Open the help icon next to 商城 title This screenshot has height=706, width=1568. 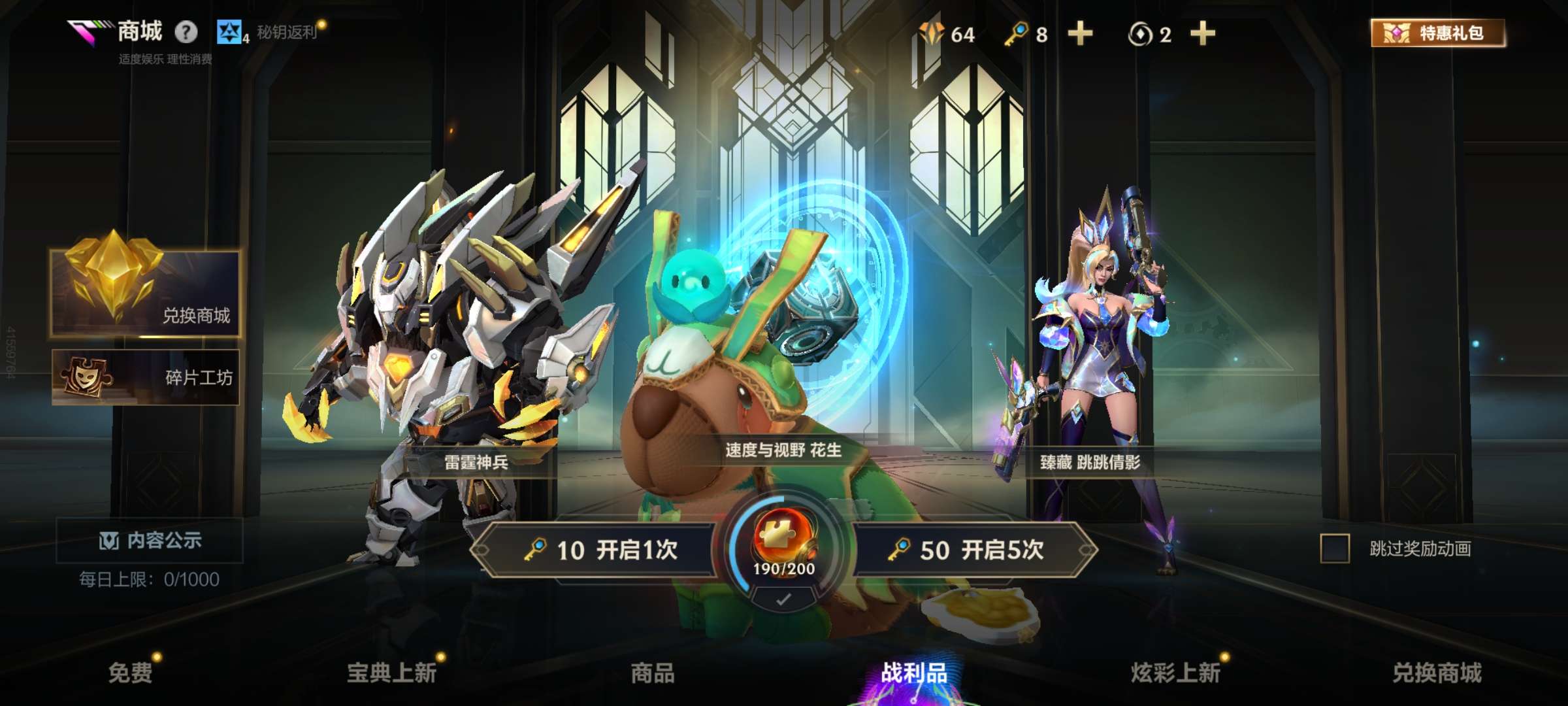[x=187, y=31]
